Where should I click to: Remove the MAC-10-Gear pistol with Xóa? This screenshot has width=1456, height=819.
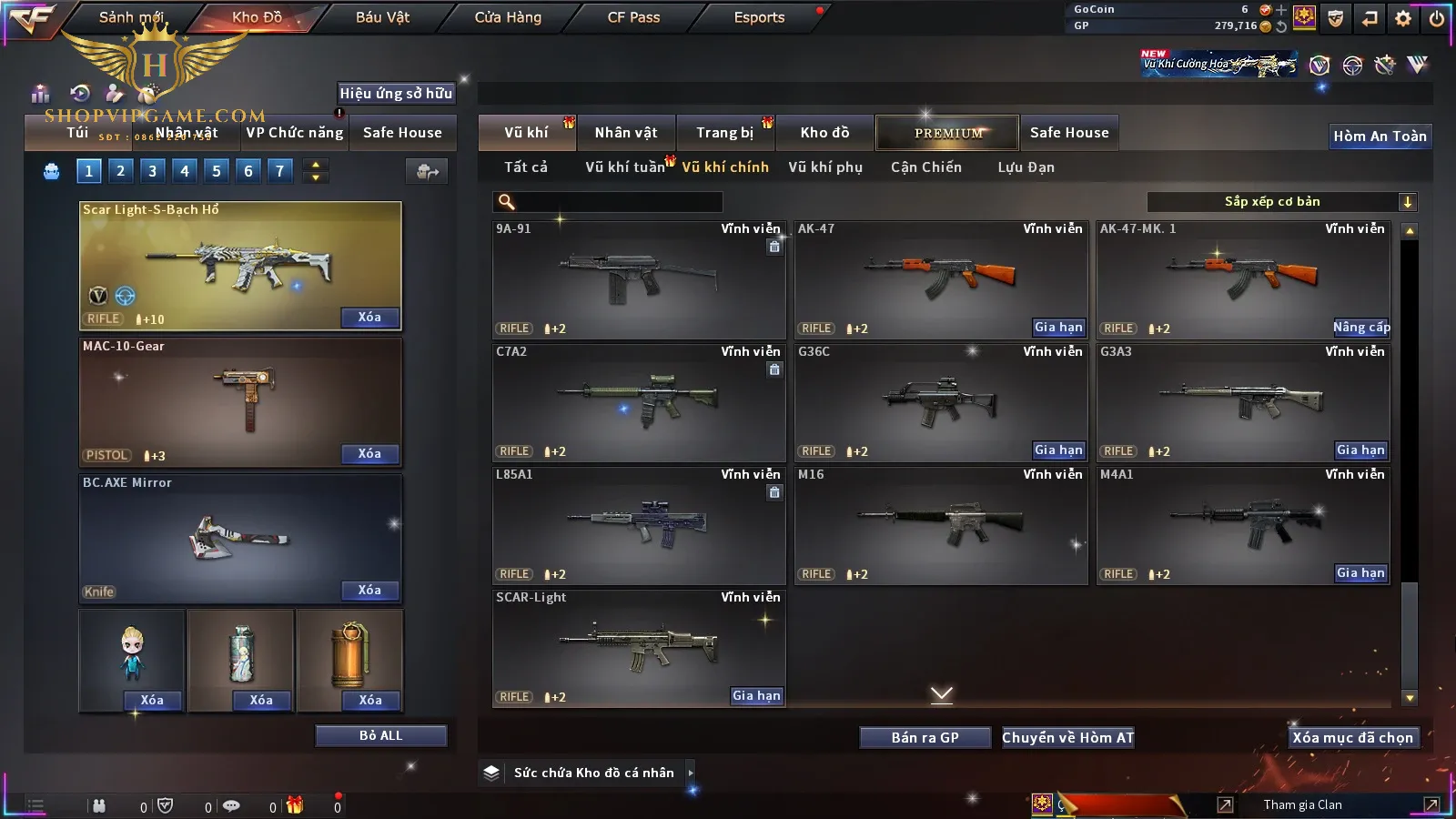pos(369,454)
